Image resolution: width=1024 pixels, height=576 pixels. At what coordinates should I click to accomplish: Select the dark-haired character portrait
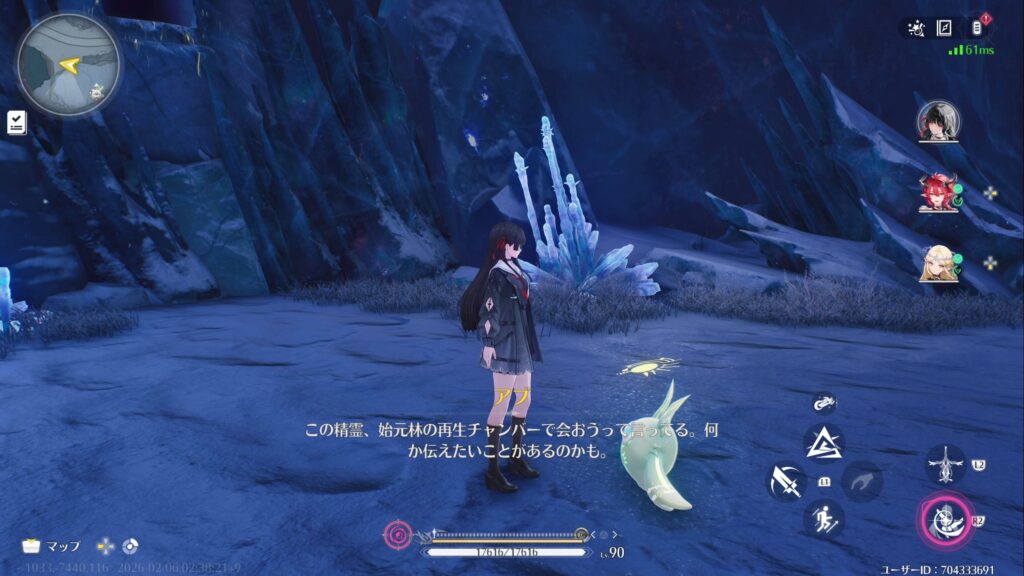point(938,121)
